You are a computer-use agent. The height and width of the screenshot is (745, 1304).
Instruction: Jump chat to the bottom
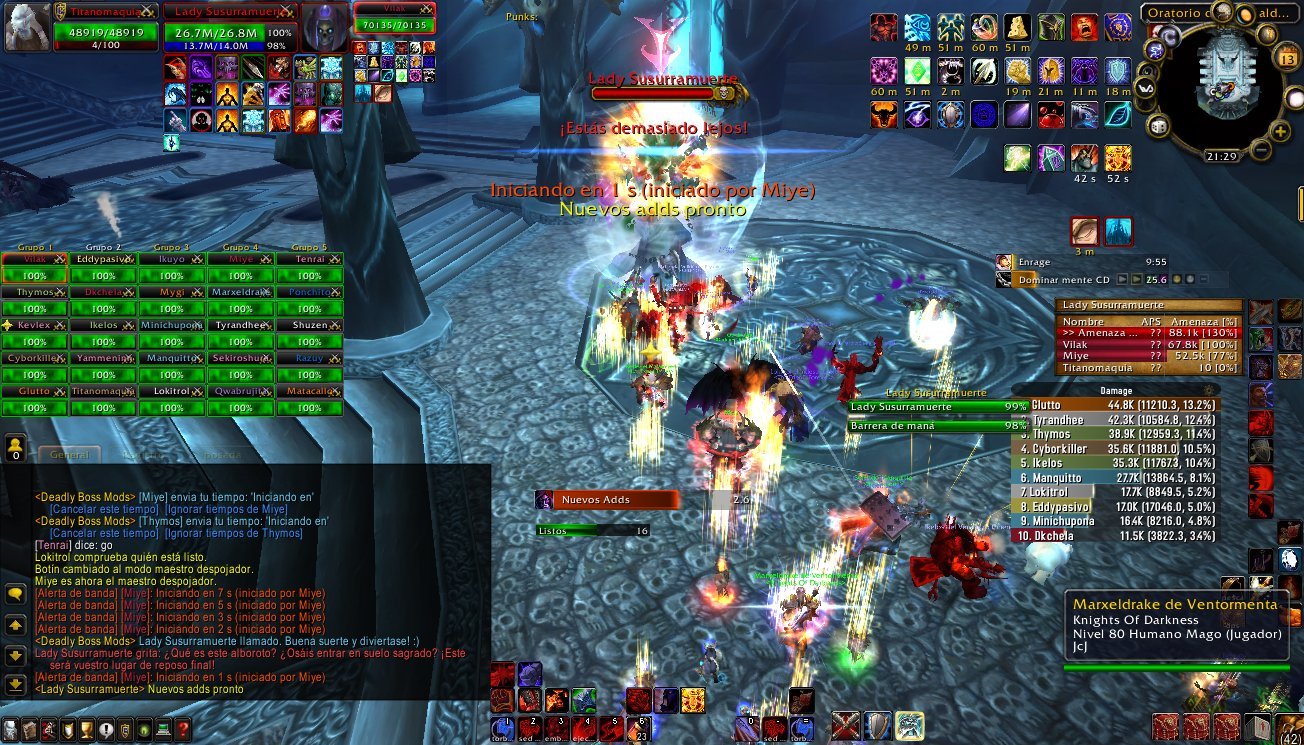click(x=15, y=685)
